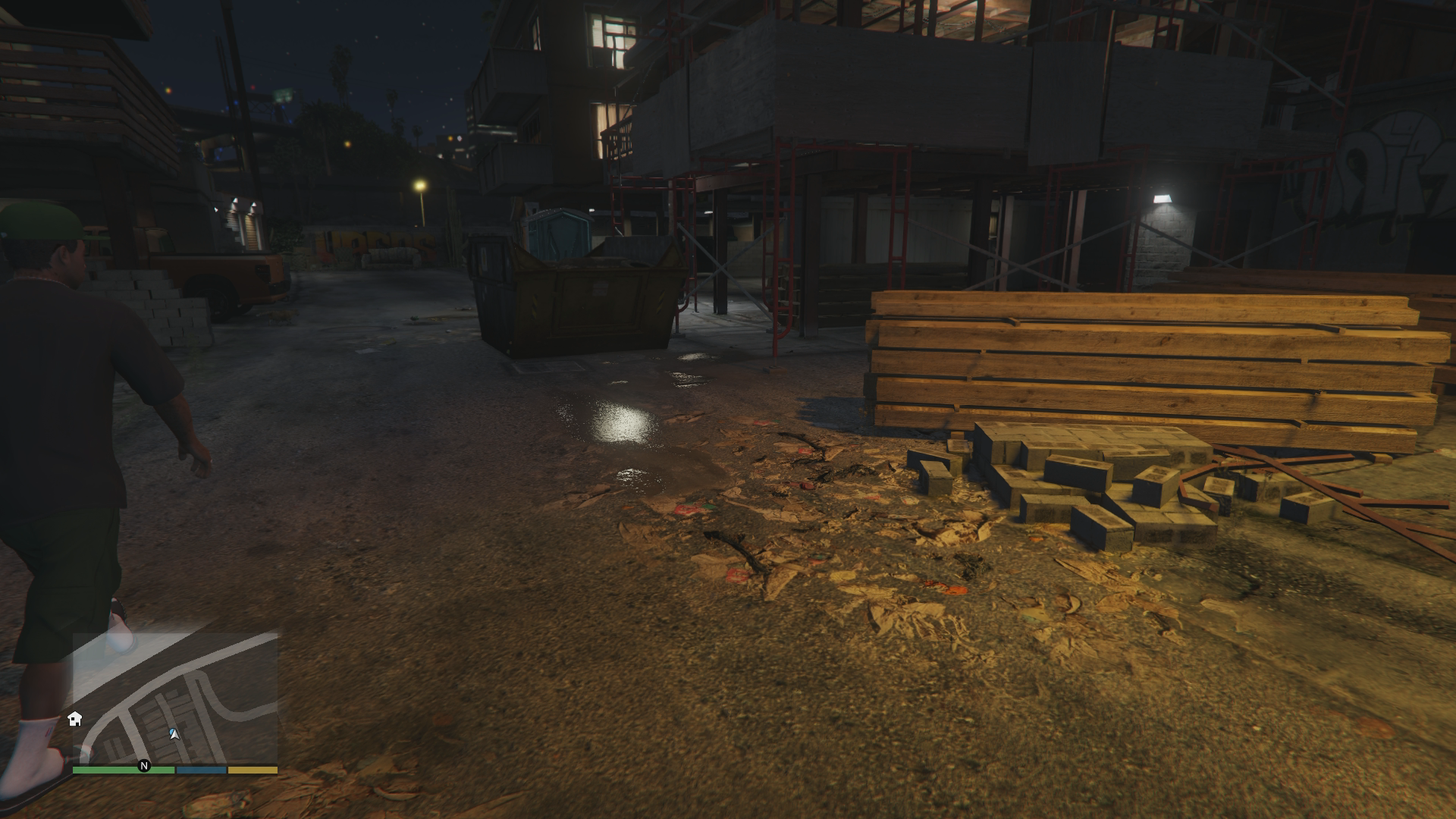Click the north compass marker
1456x819 pixels.
pyautogui.click(x=144, y=766)
